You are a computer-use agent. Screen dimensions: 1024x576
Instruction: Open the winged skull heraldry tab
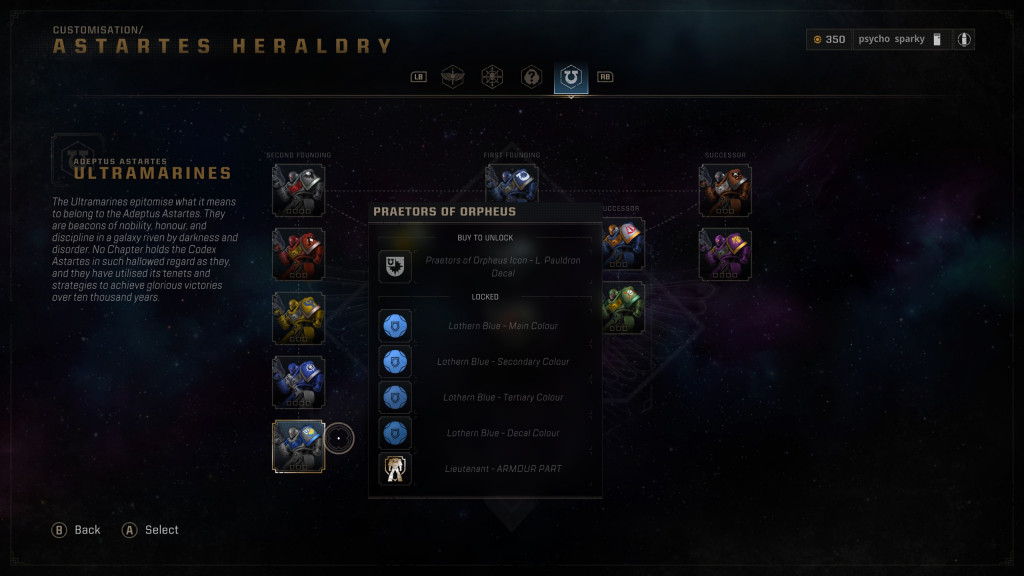point(453,77)
